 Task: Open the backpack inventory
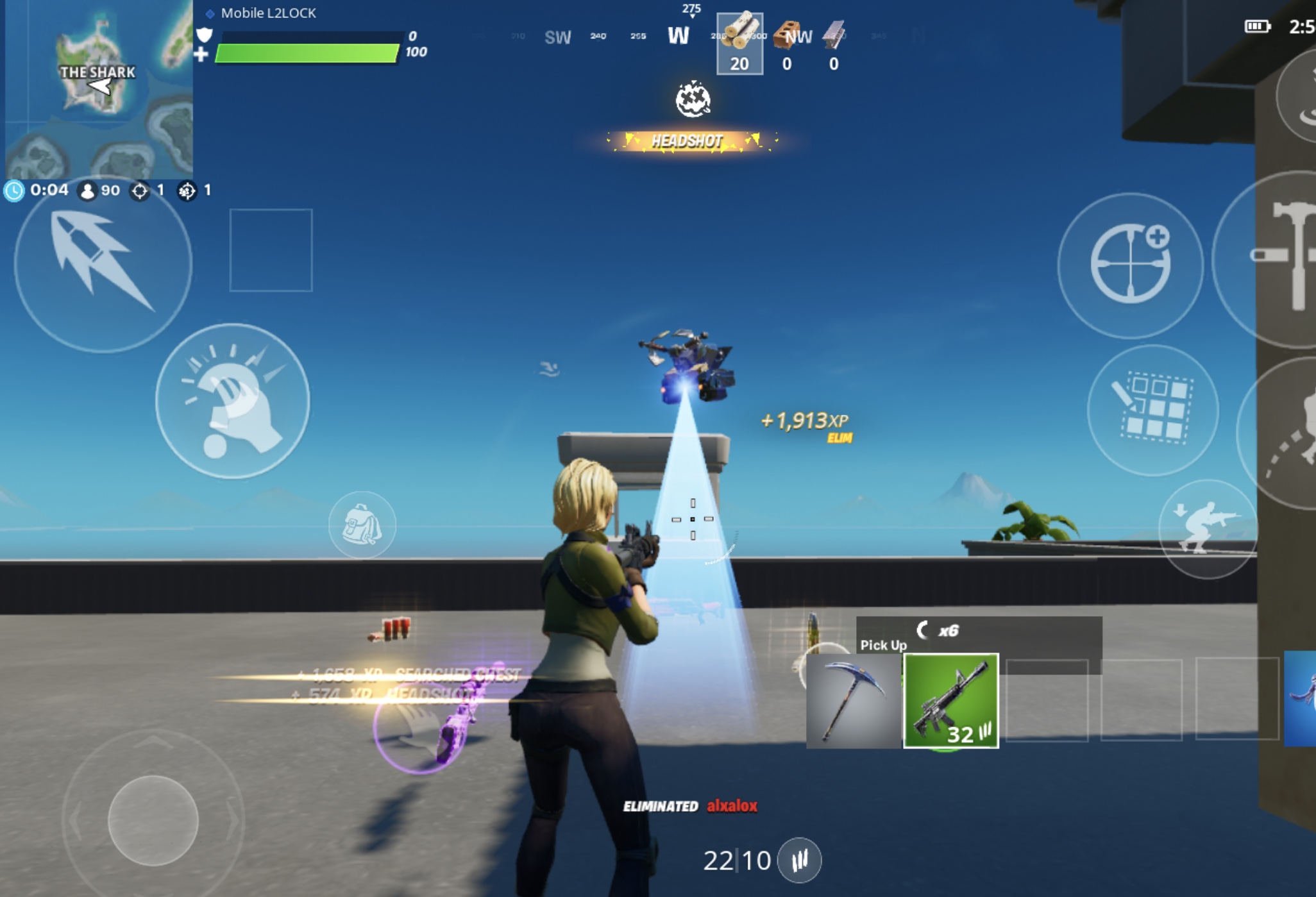click(x=362, y=525)
